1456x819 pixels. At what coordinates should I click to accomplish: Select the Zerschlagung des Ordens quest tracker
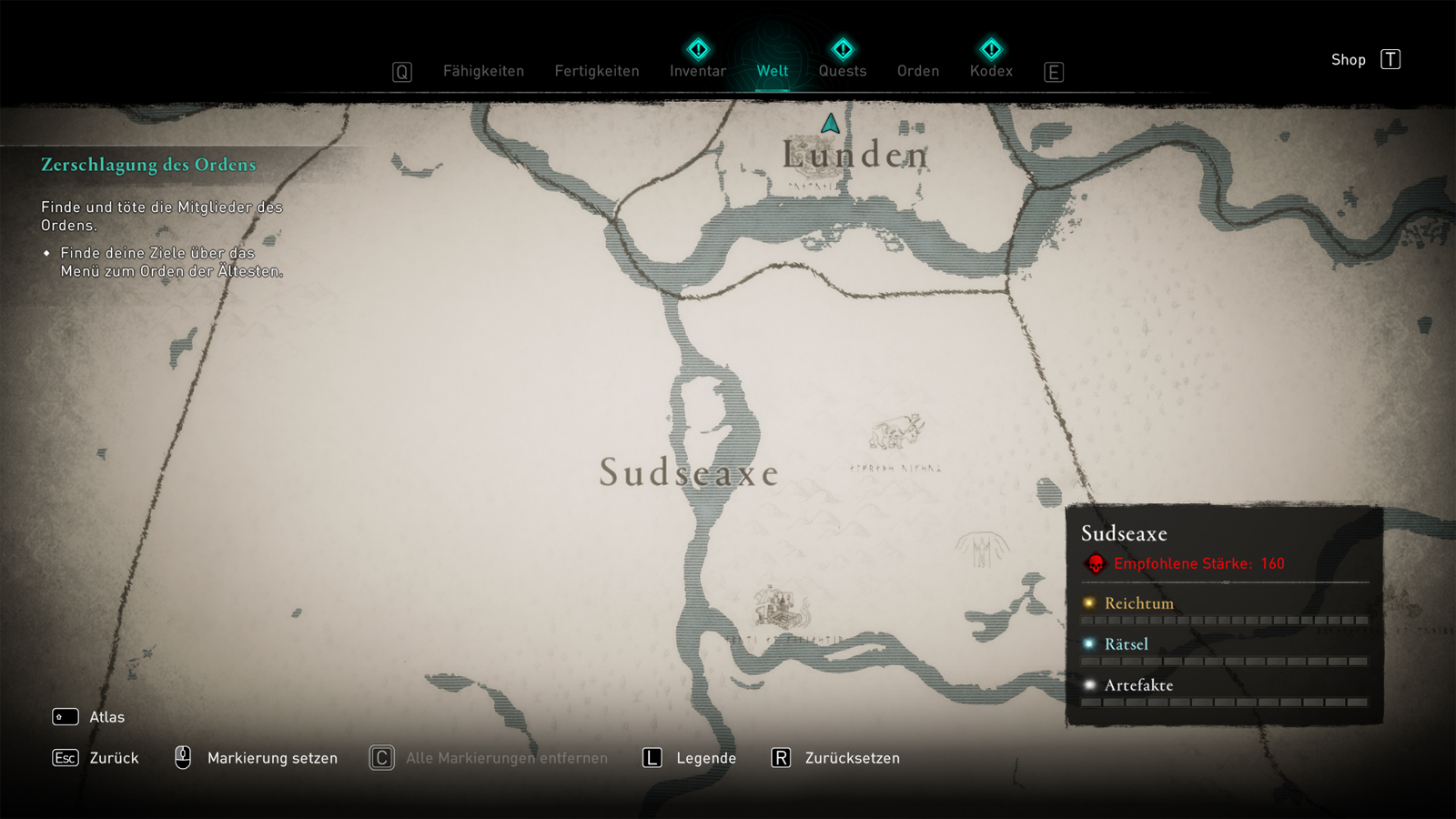(x=148, y=165)
